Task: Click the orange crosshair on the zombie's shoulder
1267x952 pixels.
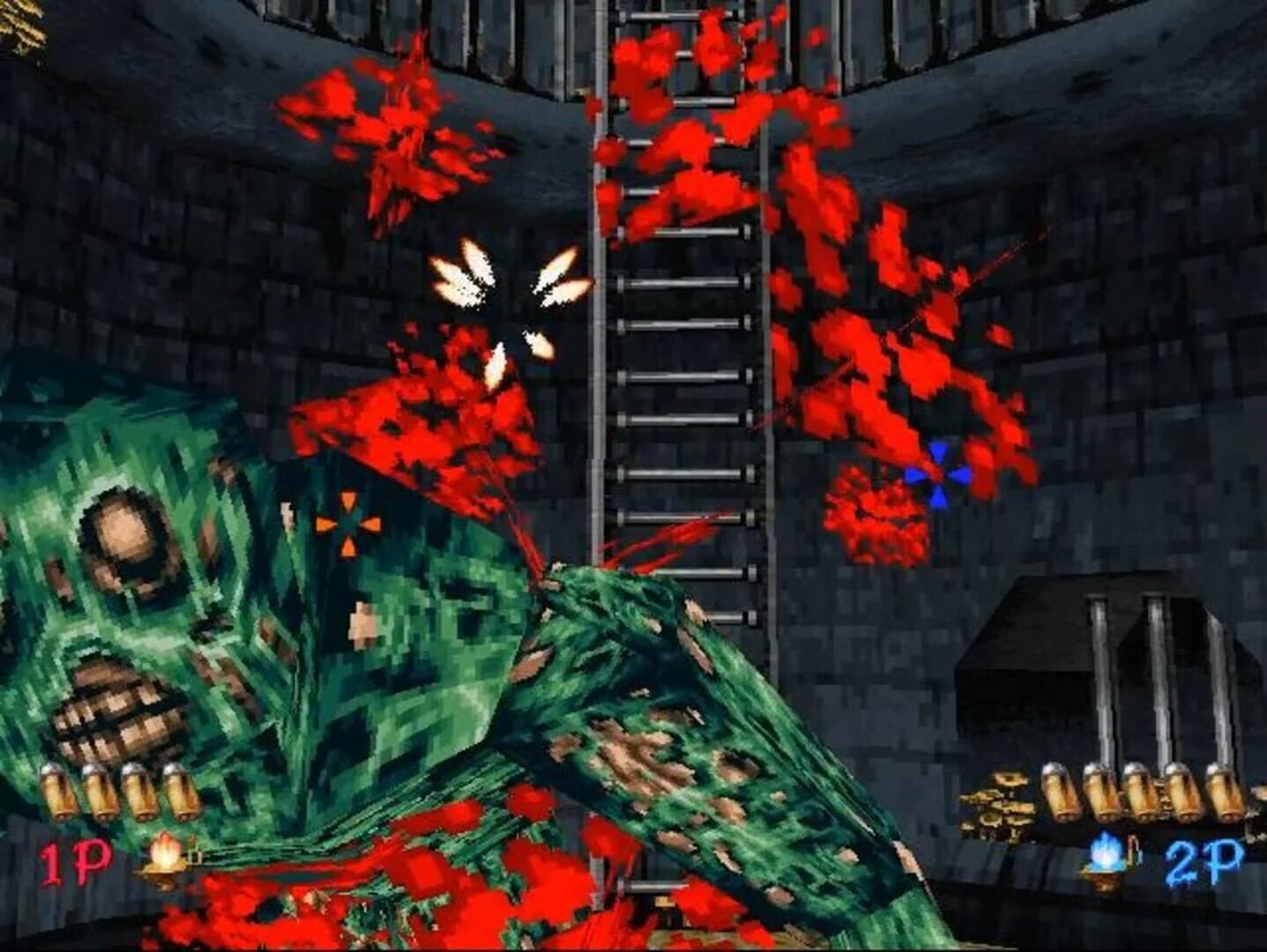Action: 349,526
